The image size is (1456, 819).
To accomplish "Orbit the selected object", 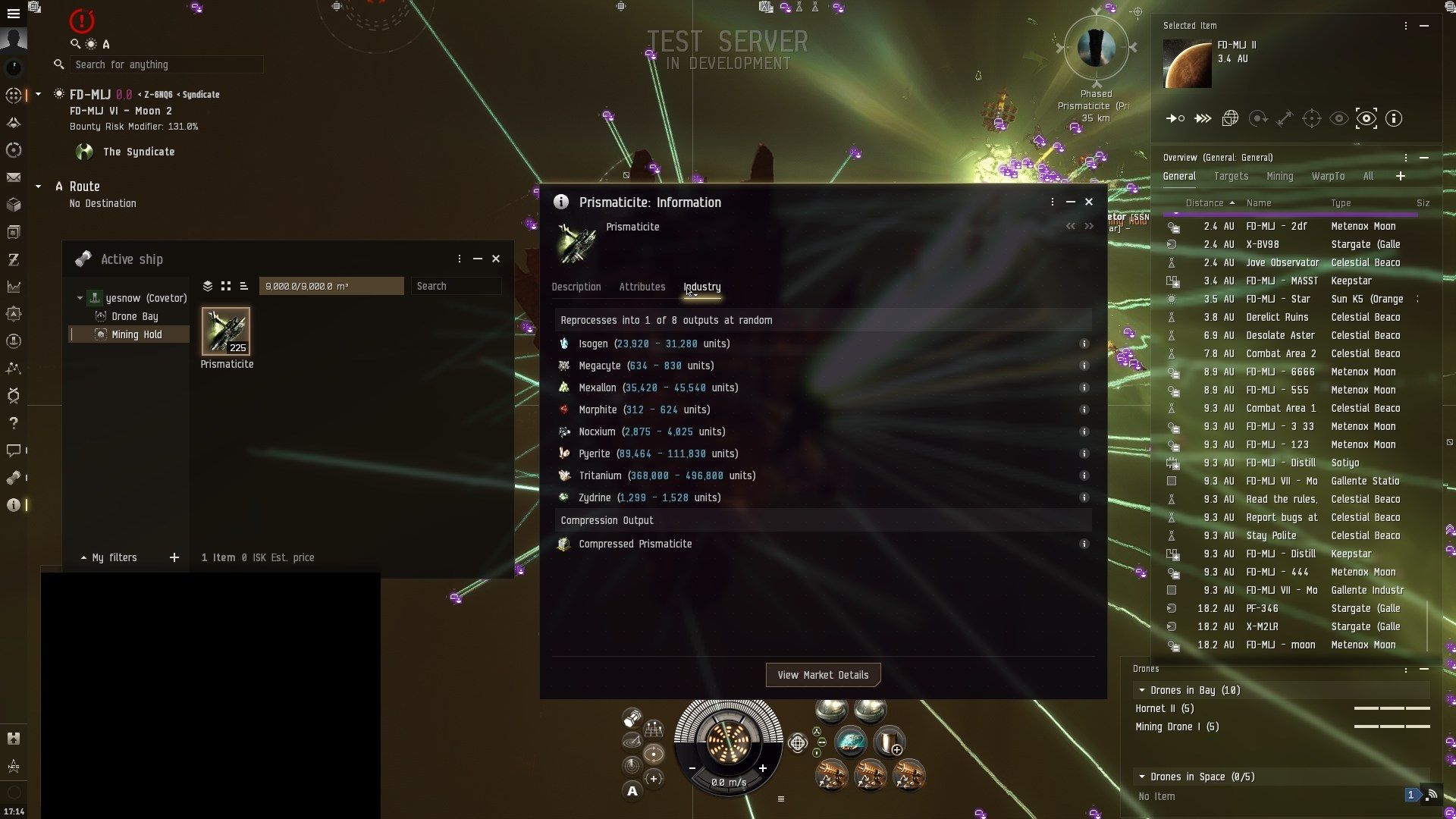I will click(x=1259, y=119).
